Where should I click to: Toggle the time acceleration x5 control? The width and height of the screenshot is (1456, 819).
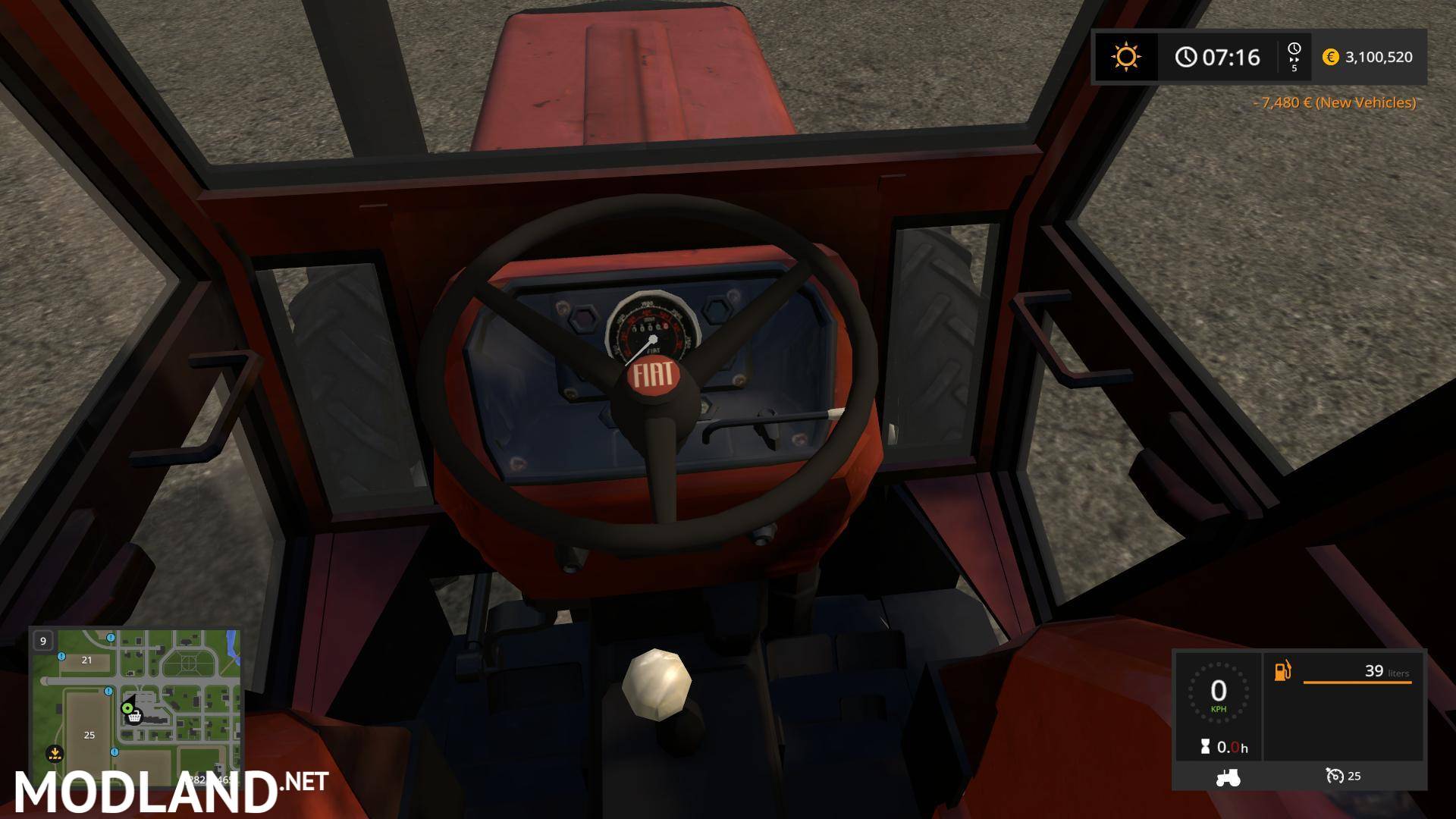[x=1293, y=57]
